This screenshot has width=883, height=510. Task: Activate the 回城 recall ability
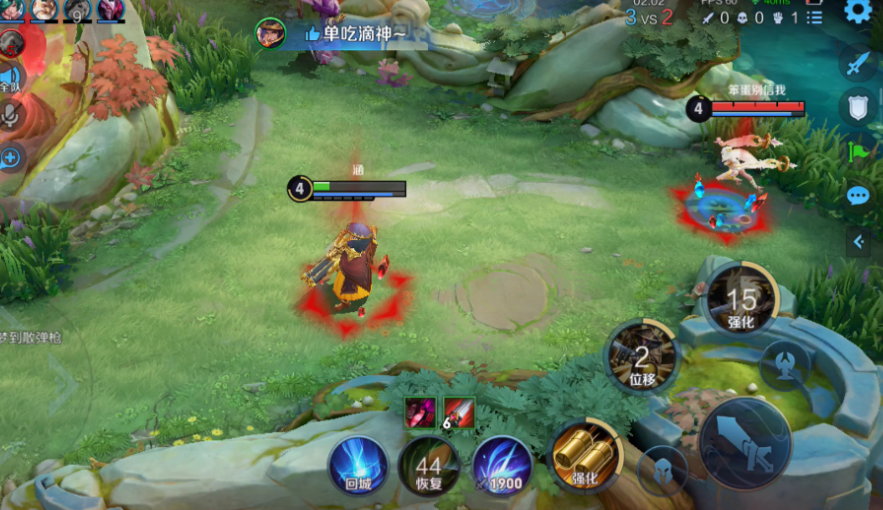358,465
